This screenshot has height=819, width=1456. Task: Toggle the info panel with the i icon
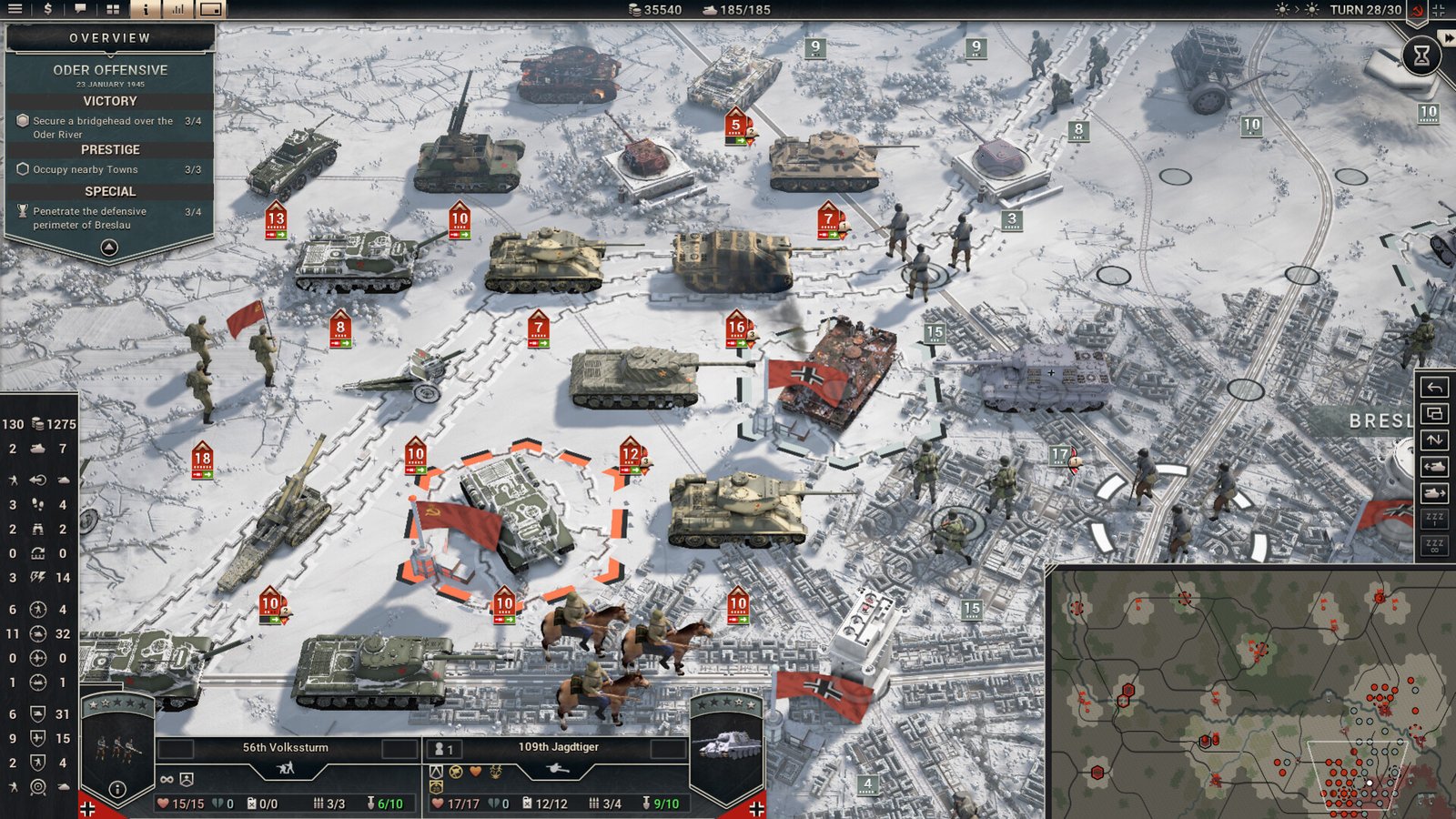[146, 10]
